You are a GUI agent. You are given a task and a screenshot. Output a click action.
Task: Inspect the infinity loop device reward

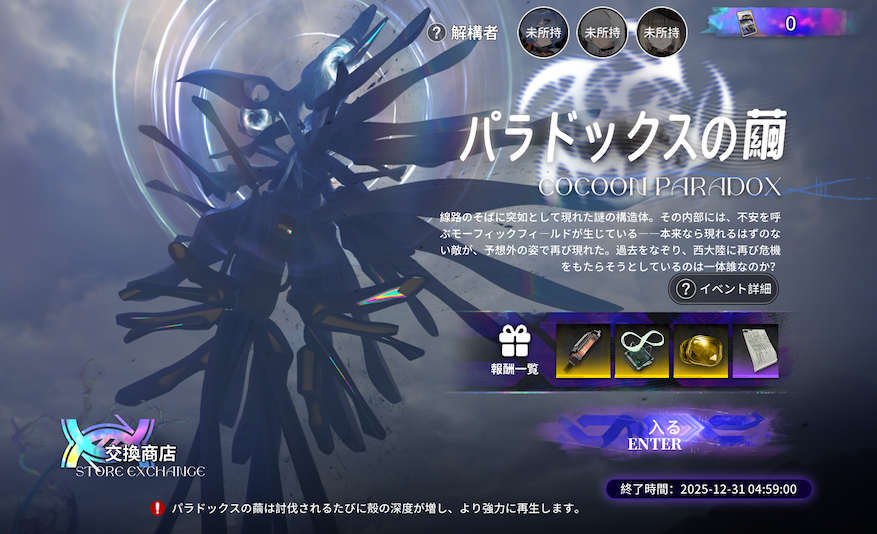click(x=642, y=351)
